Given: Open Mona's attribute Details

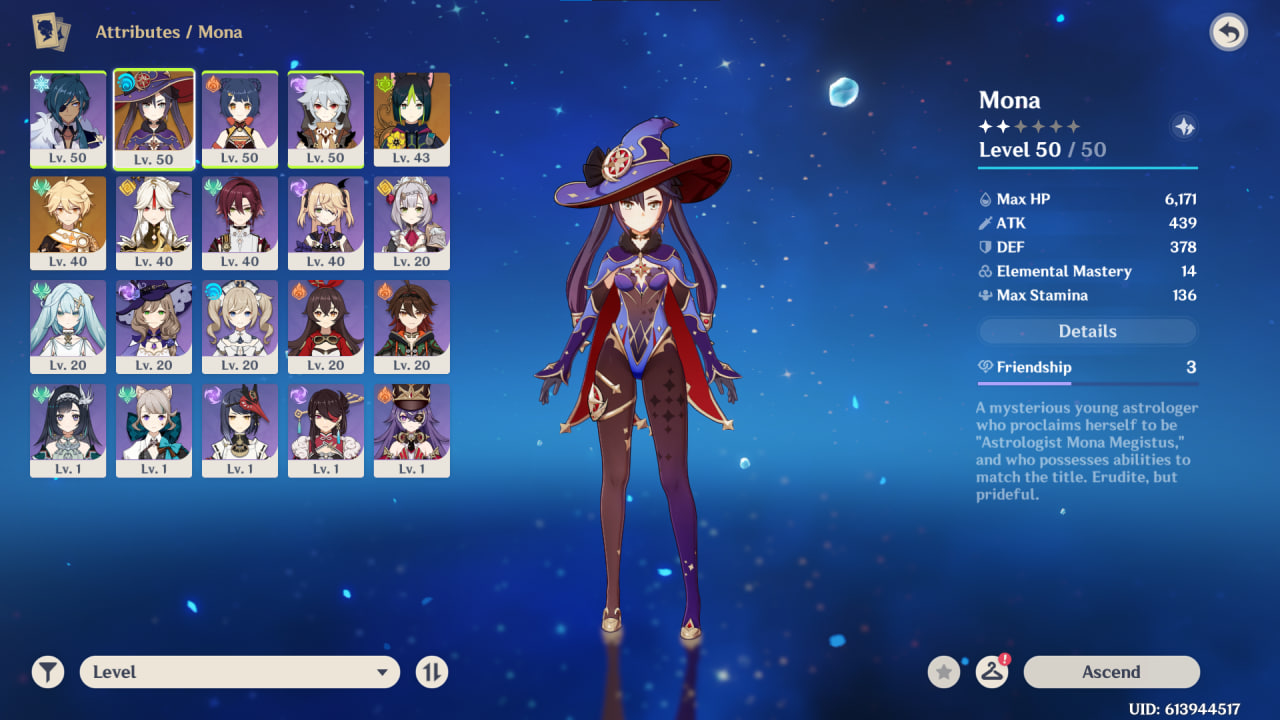Looking at the screenshot, I should click(1087, 331).
